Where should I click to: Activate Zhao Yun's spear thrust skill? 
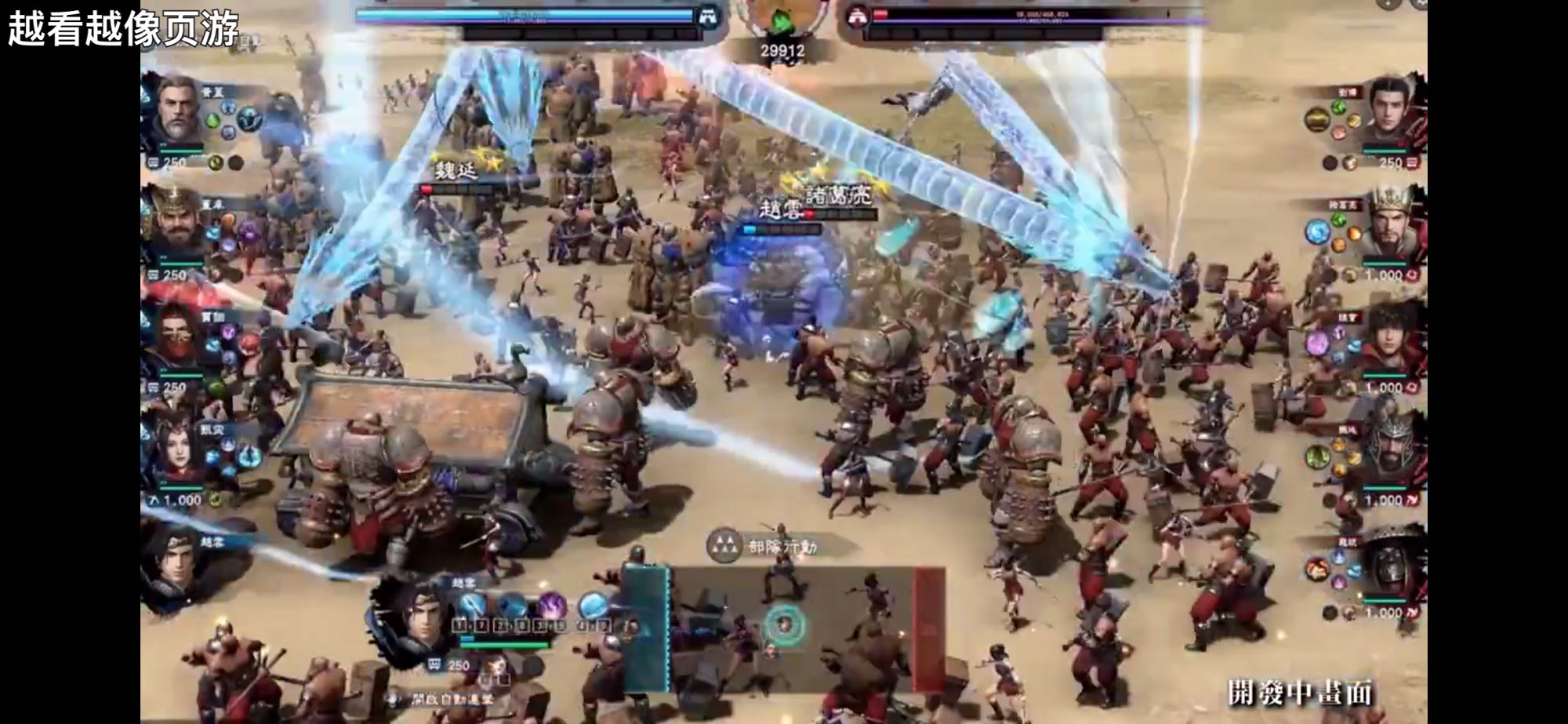pyautogui.click(x=474, y=606)
